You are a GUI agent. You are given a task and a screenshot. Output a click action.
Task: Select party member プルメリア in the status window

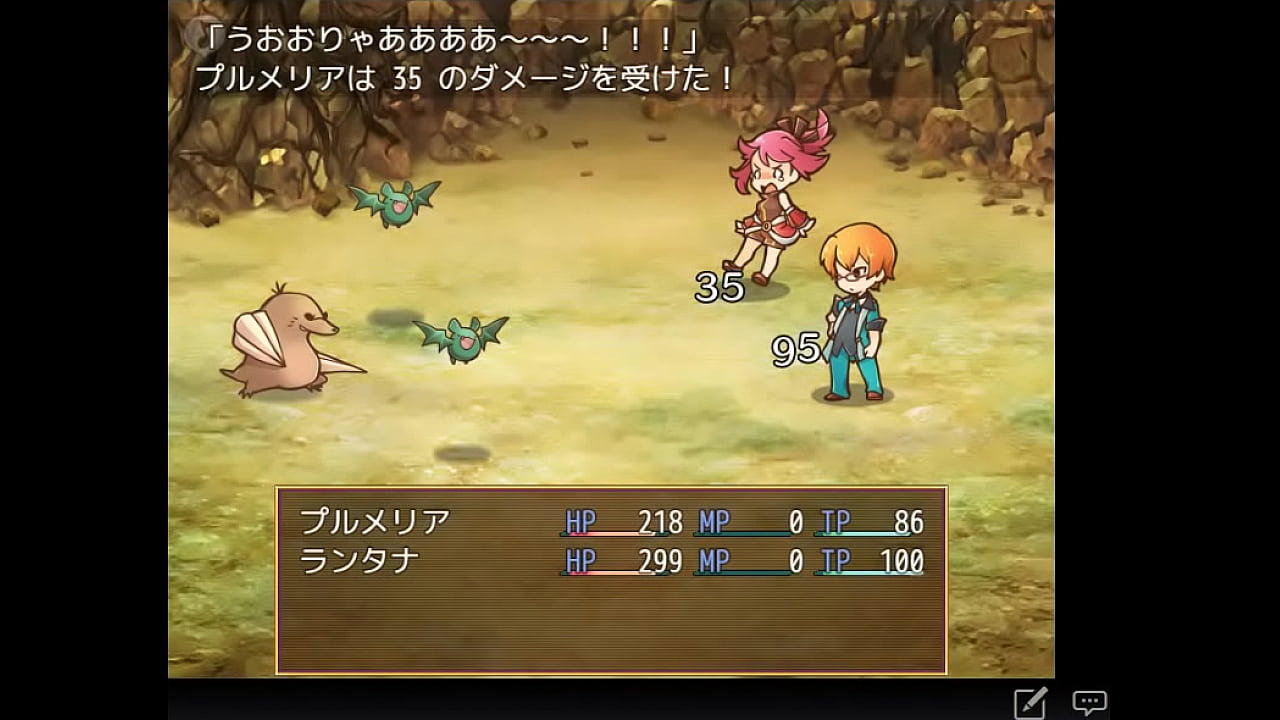[x=376, y=522]
